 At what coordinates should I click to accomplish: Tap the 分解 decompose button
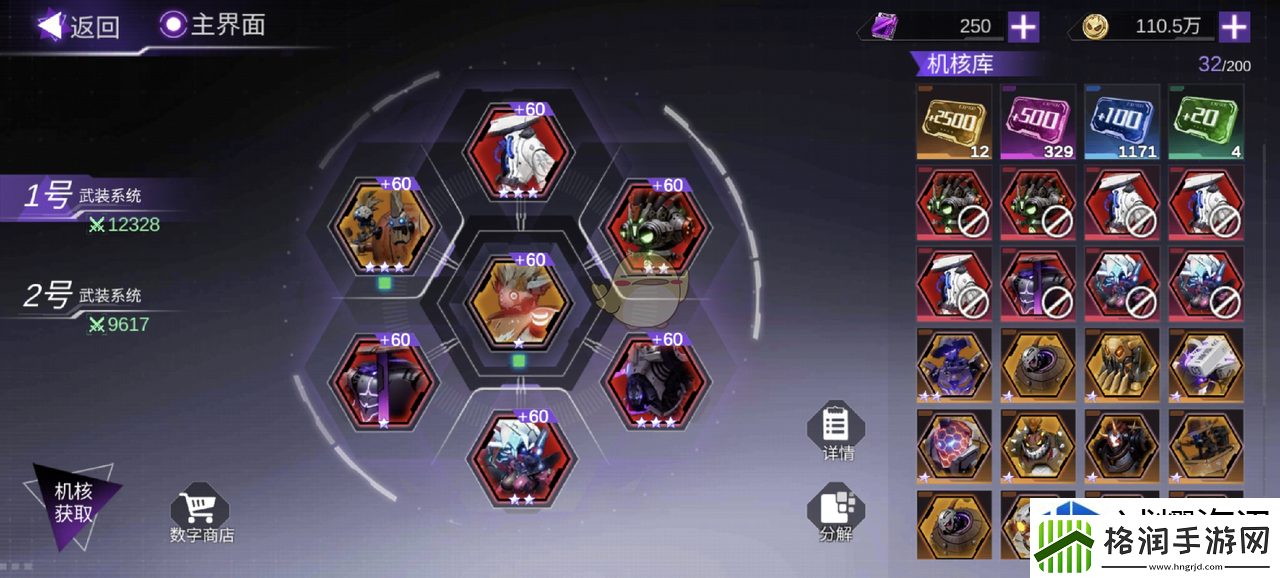point(836,514)
